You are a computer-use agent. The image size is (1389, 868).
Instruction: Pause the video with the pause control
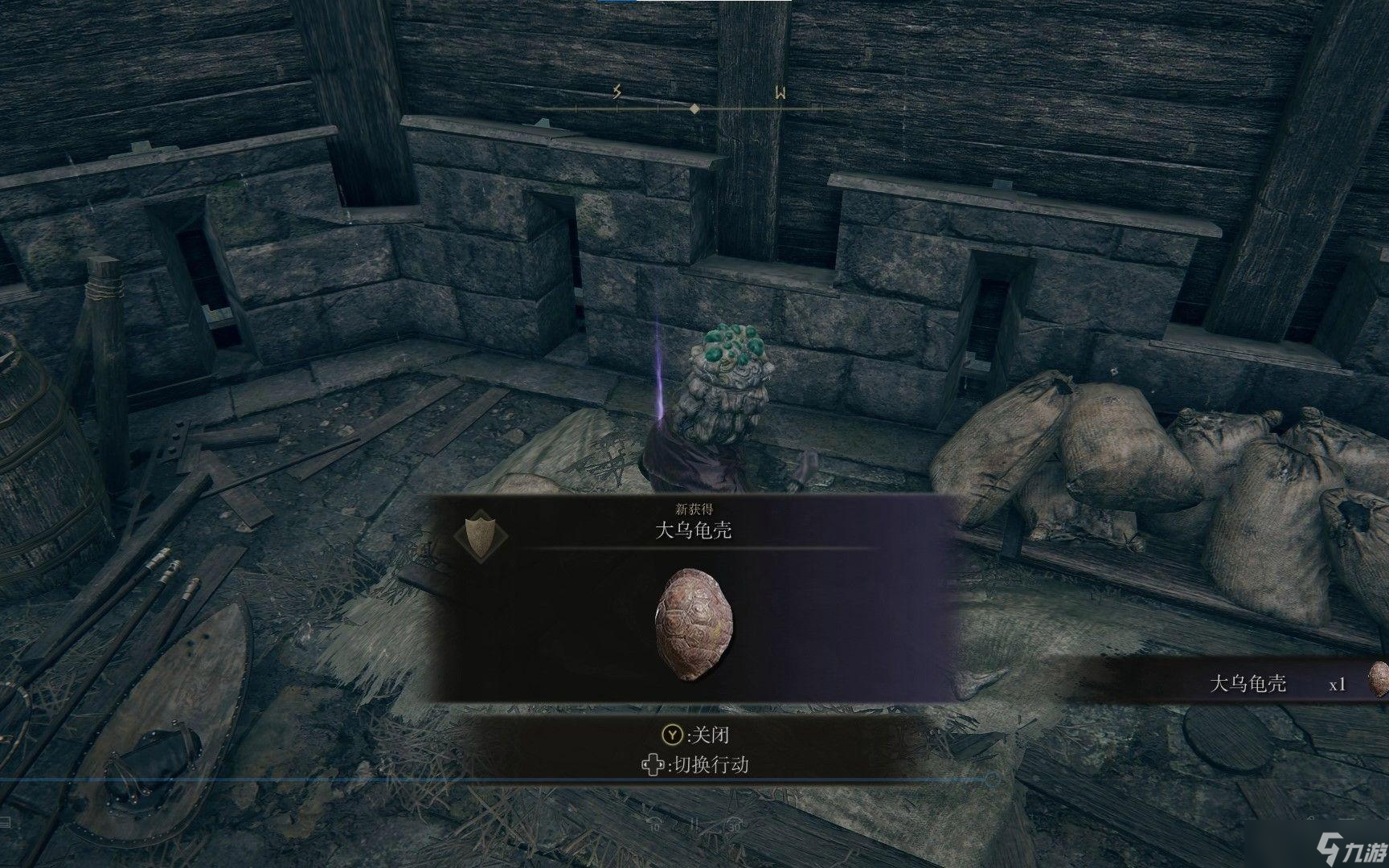click(694, 825)
